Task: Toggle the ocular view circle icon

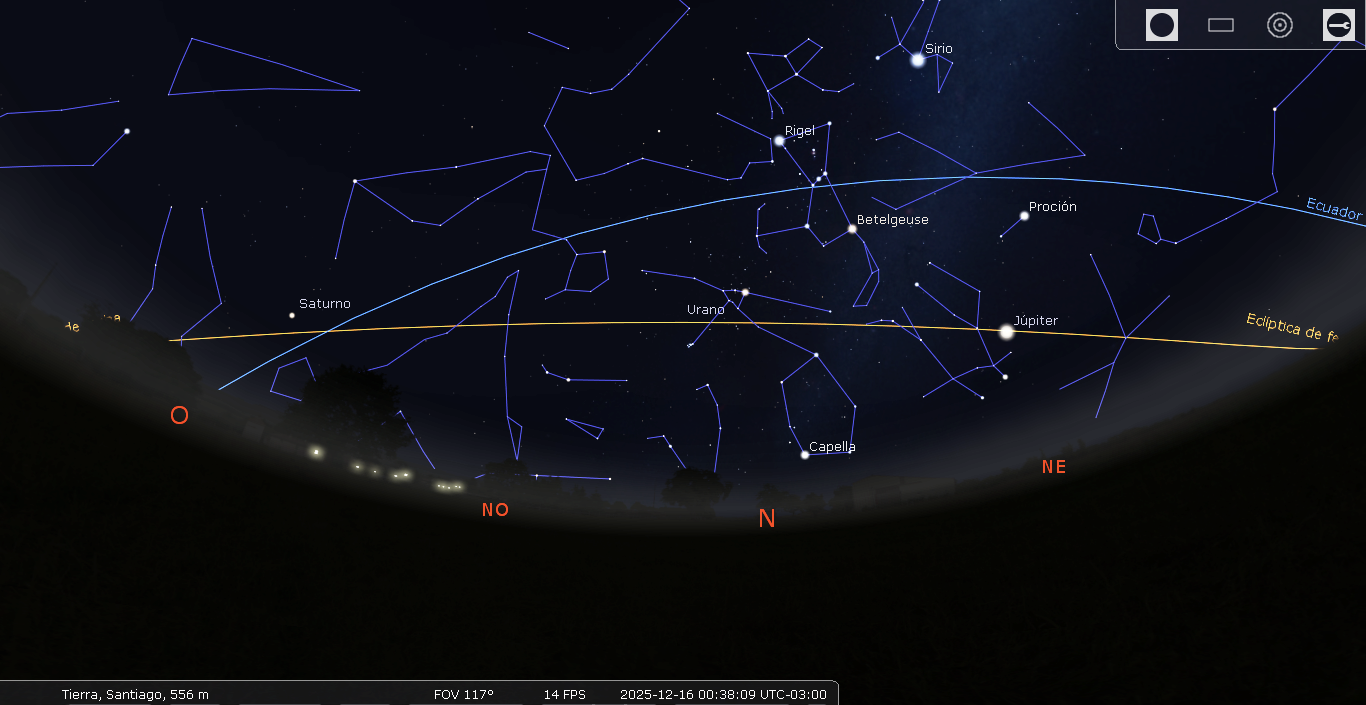Action: [x=1161, y=25]
